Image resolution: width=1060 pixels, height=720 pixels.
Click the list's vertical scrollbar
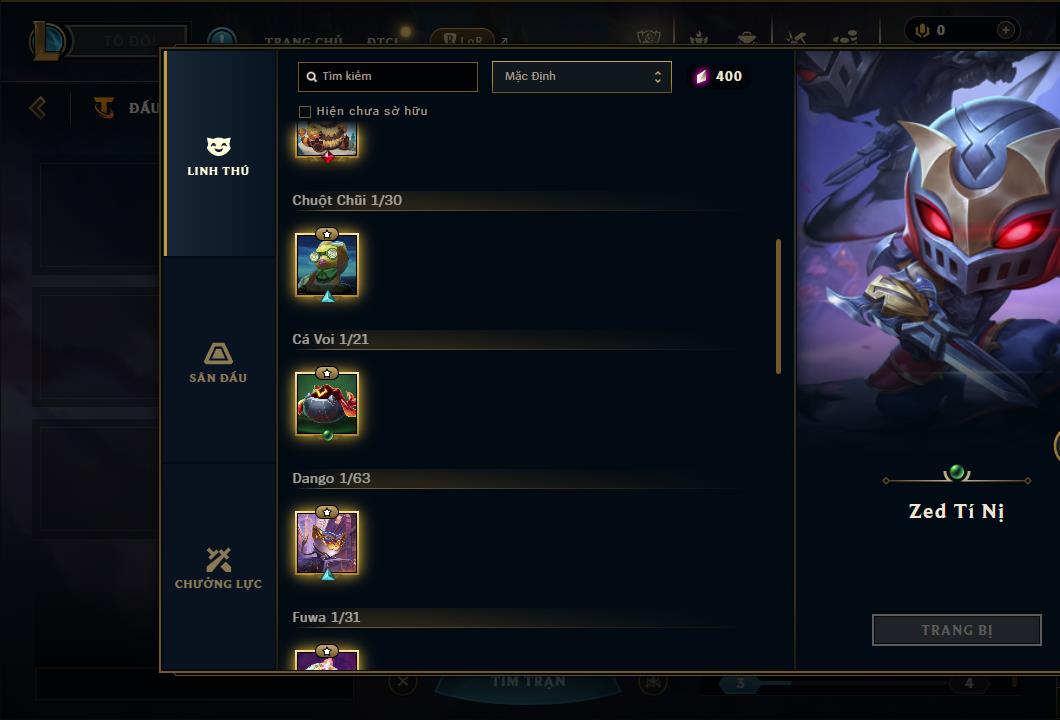click(x=778, y=306)
